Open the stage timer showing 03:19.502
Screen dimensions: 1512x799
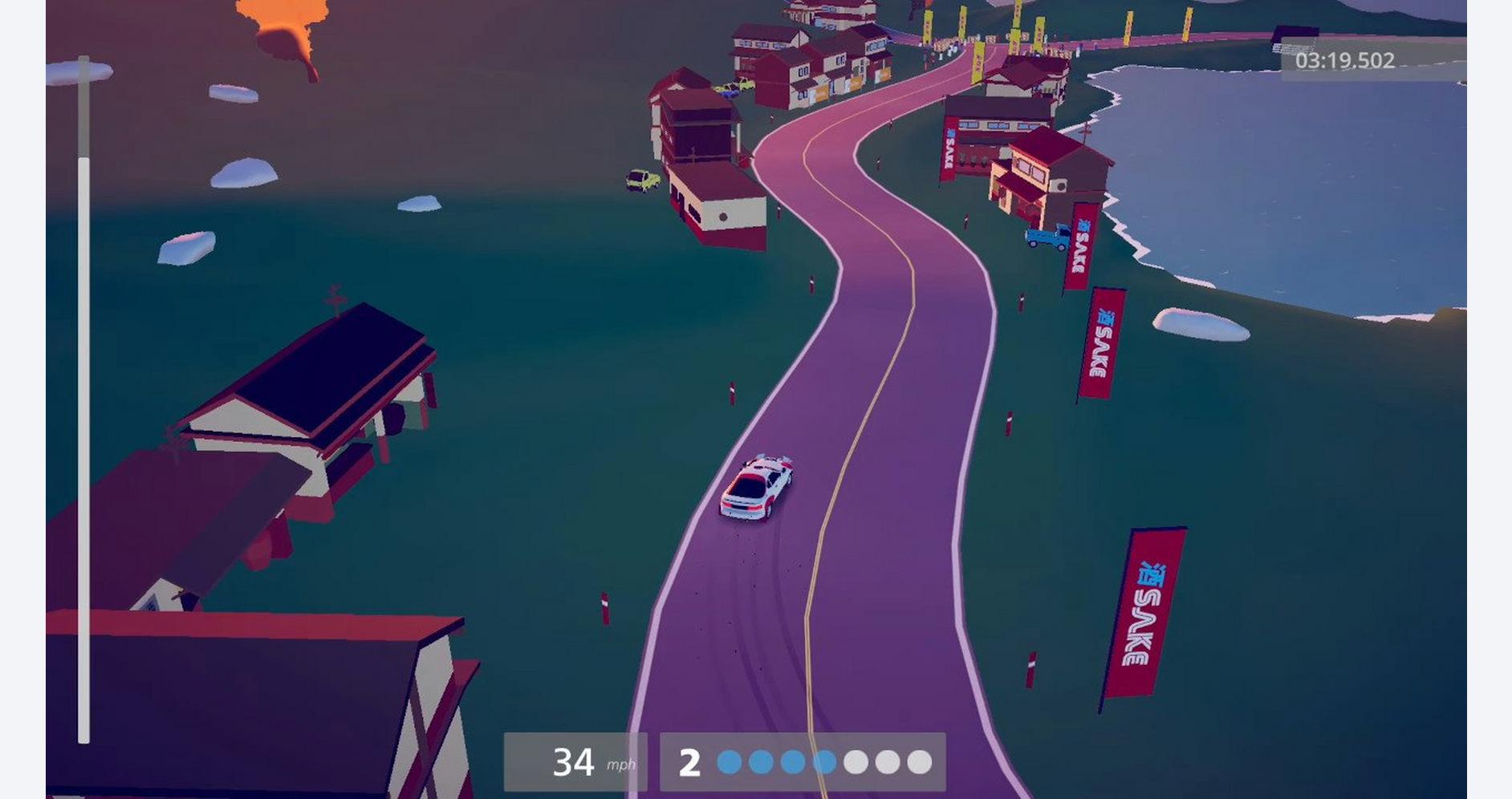[x=1344, y=62]
